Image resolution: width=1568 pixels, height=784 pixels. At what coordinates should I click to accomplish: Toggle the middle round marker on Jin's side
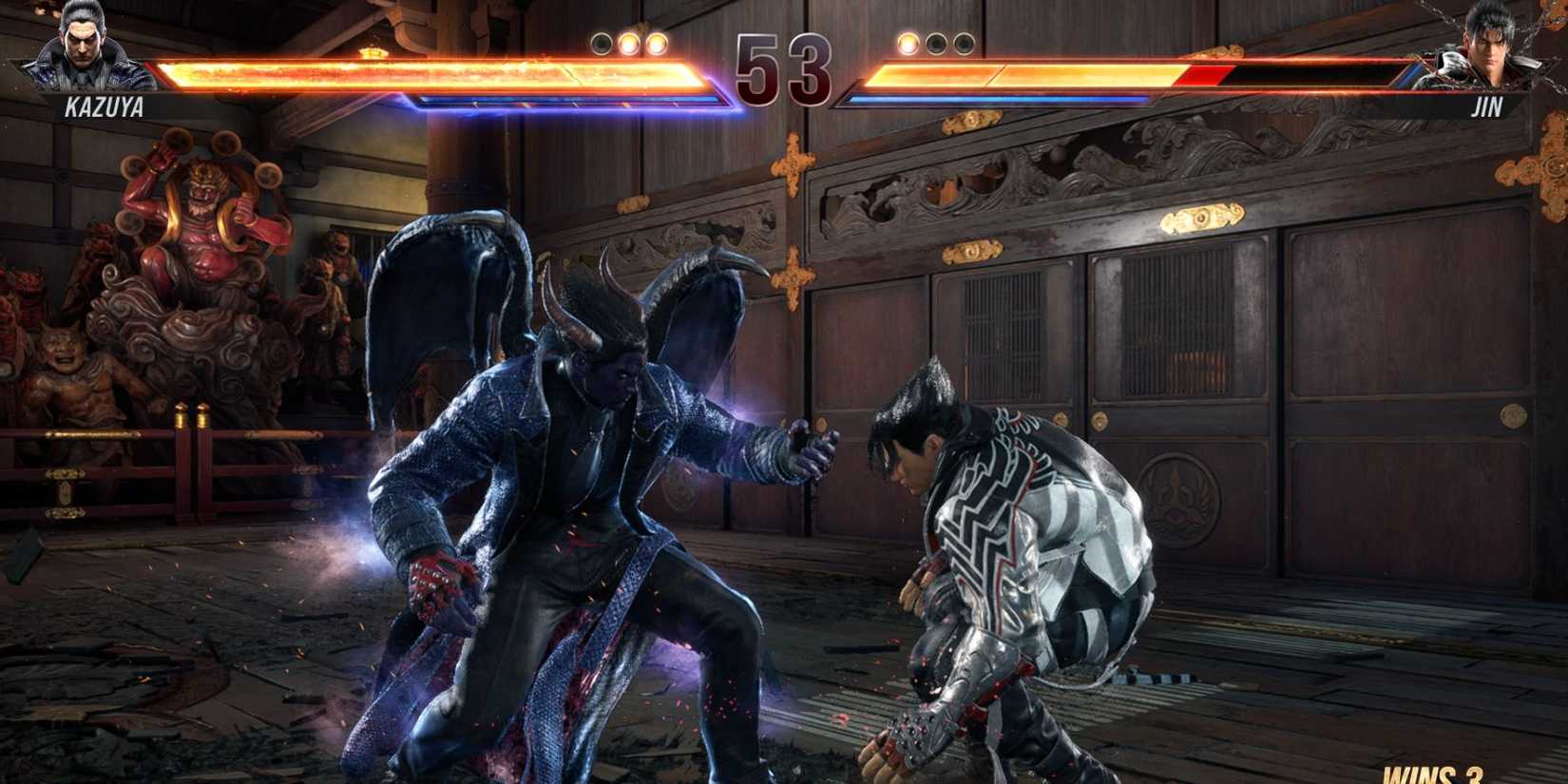click(x=935, y=43)
